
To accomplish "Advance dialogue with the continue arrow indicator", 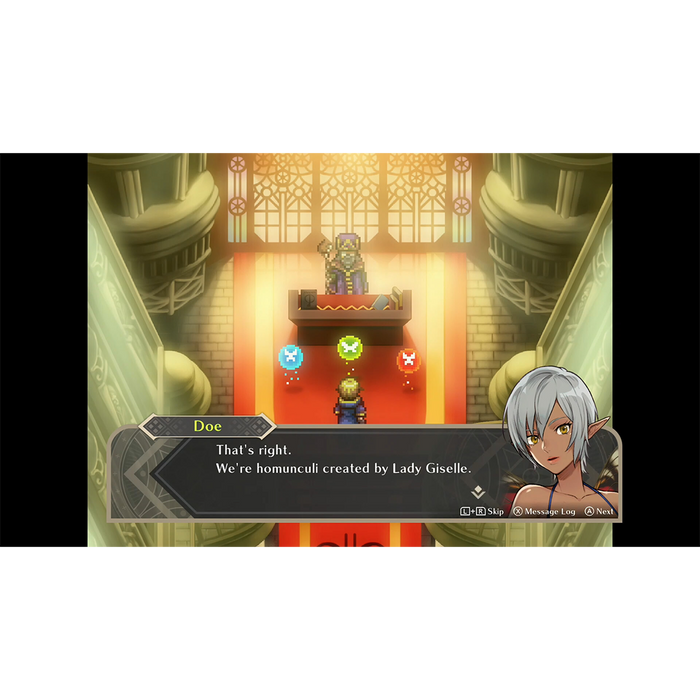I will 478,492.
